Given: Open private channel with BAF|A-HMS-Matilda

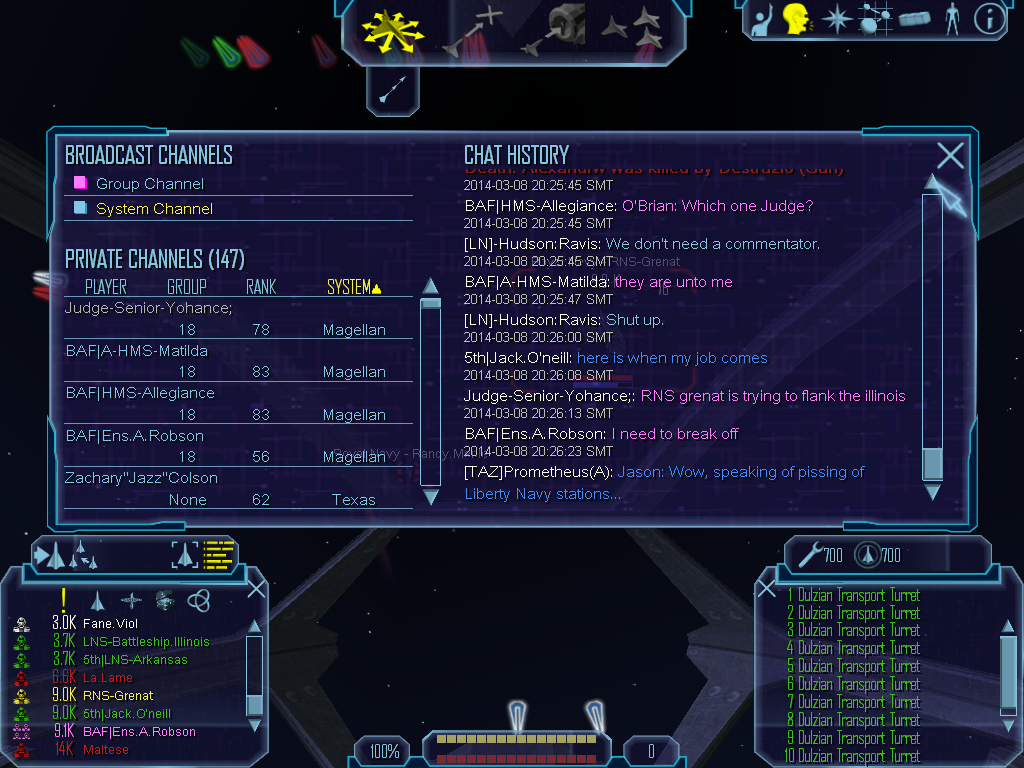Looking at the screenshot, I should (x=137, y=351).
